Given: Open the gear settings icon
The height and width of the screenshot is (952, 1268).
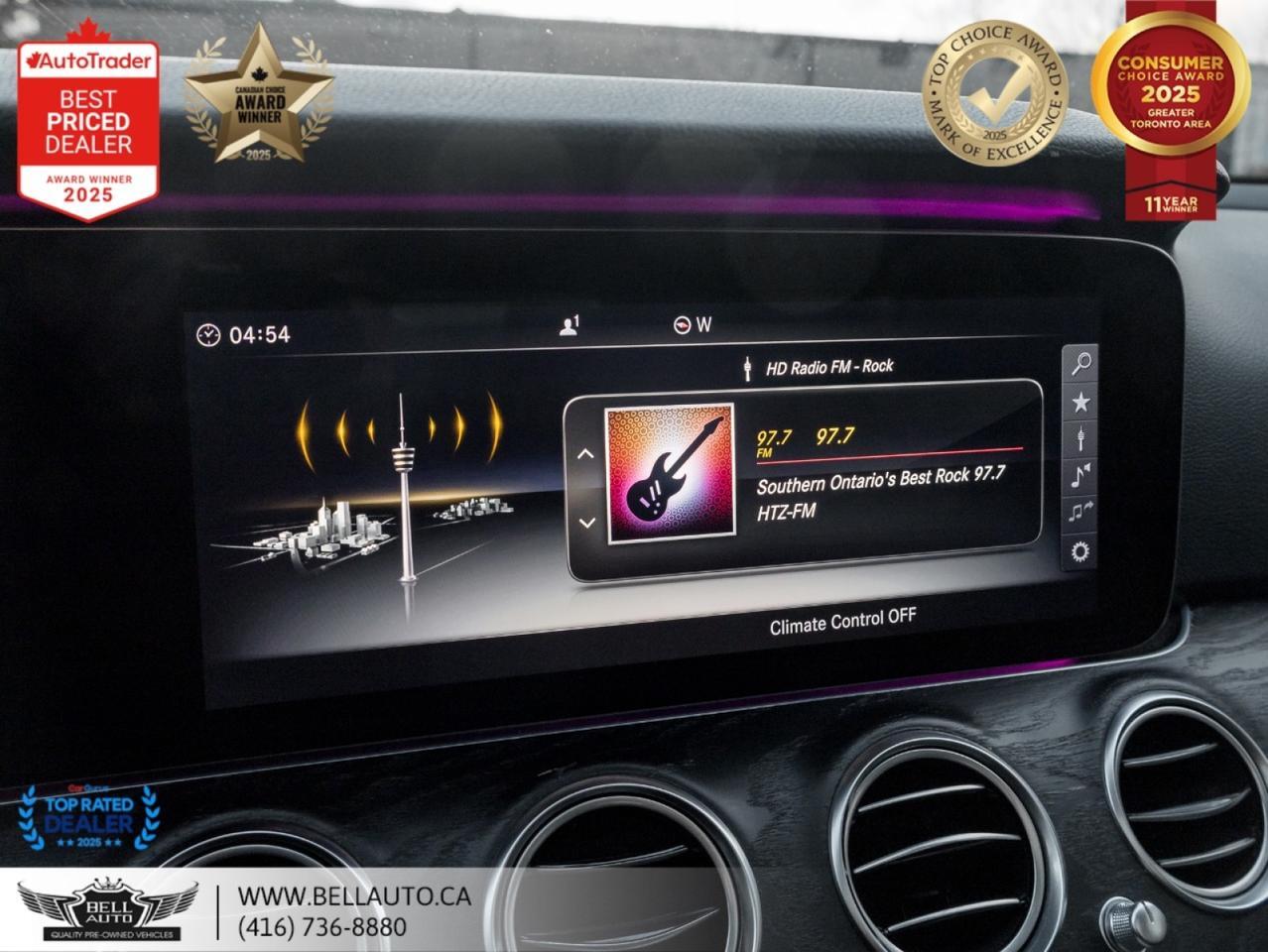Looking at the screenshot, I should [x=1079, y=551].
